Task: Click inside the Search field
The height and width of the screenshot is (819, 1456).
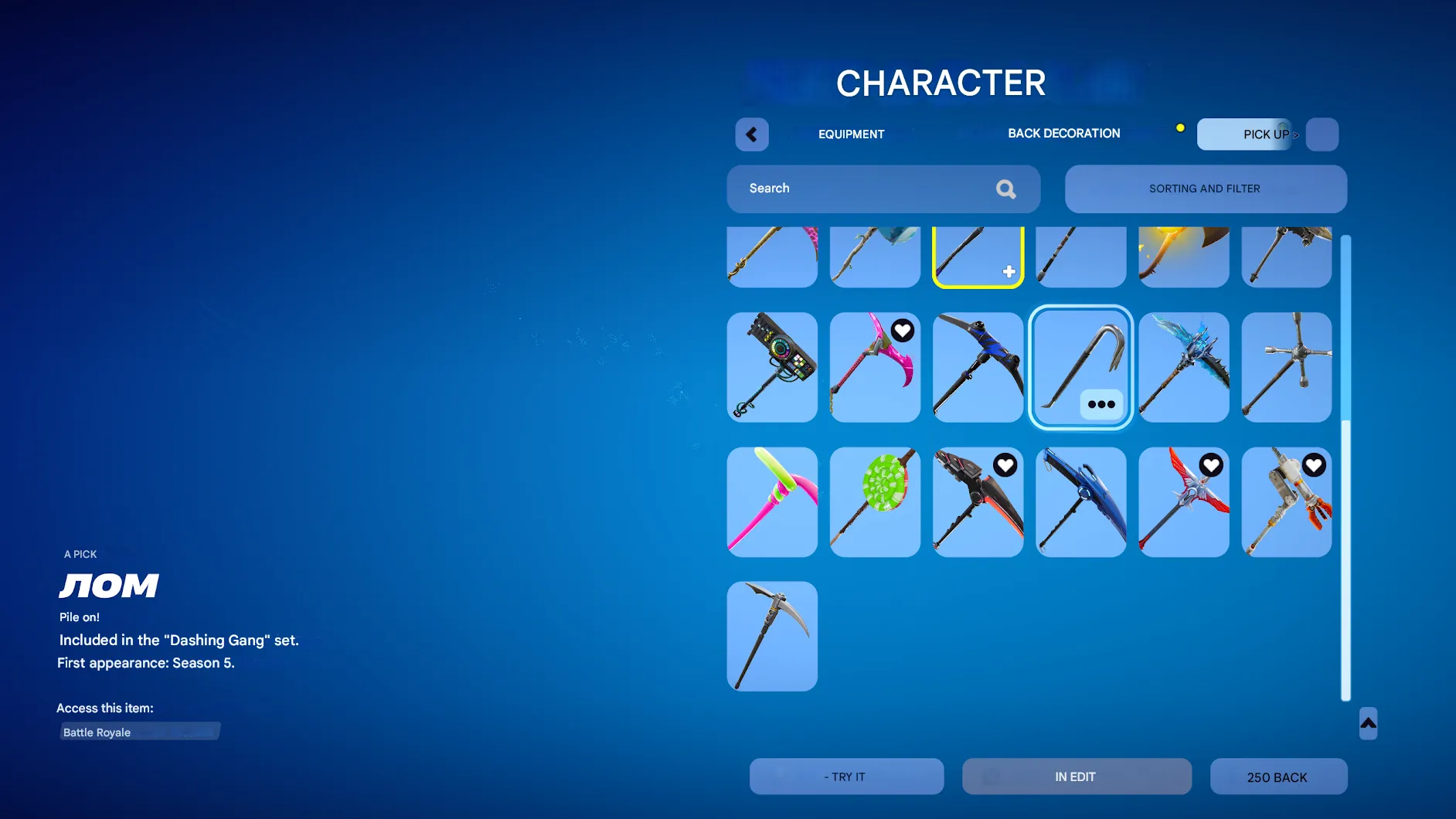Action: [x=850, y=189]
